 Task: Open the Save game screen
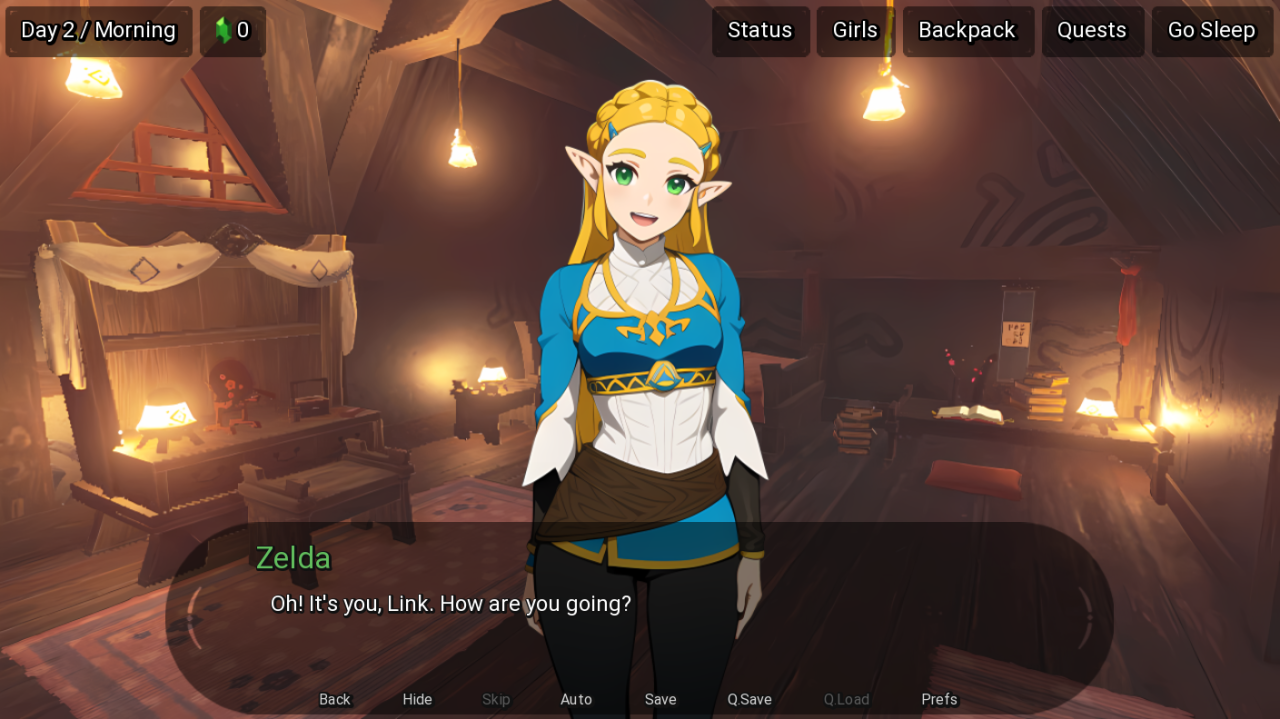660,699
